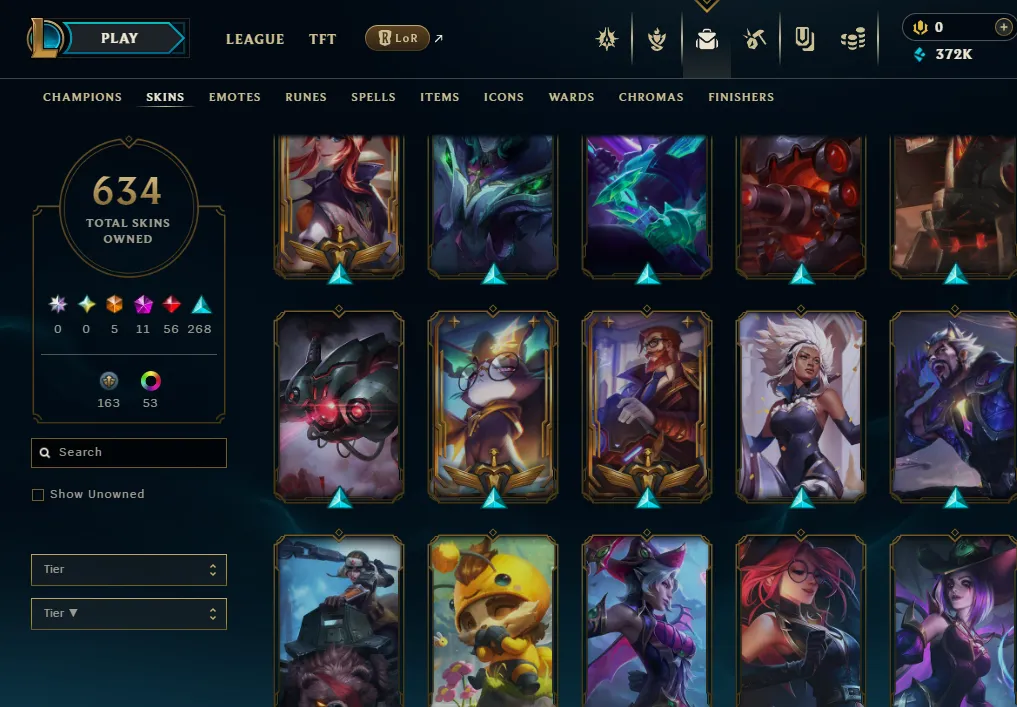Select the yellow bee Teemo skin card

493,620
